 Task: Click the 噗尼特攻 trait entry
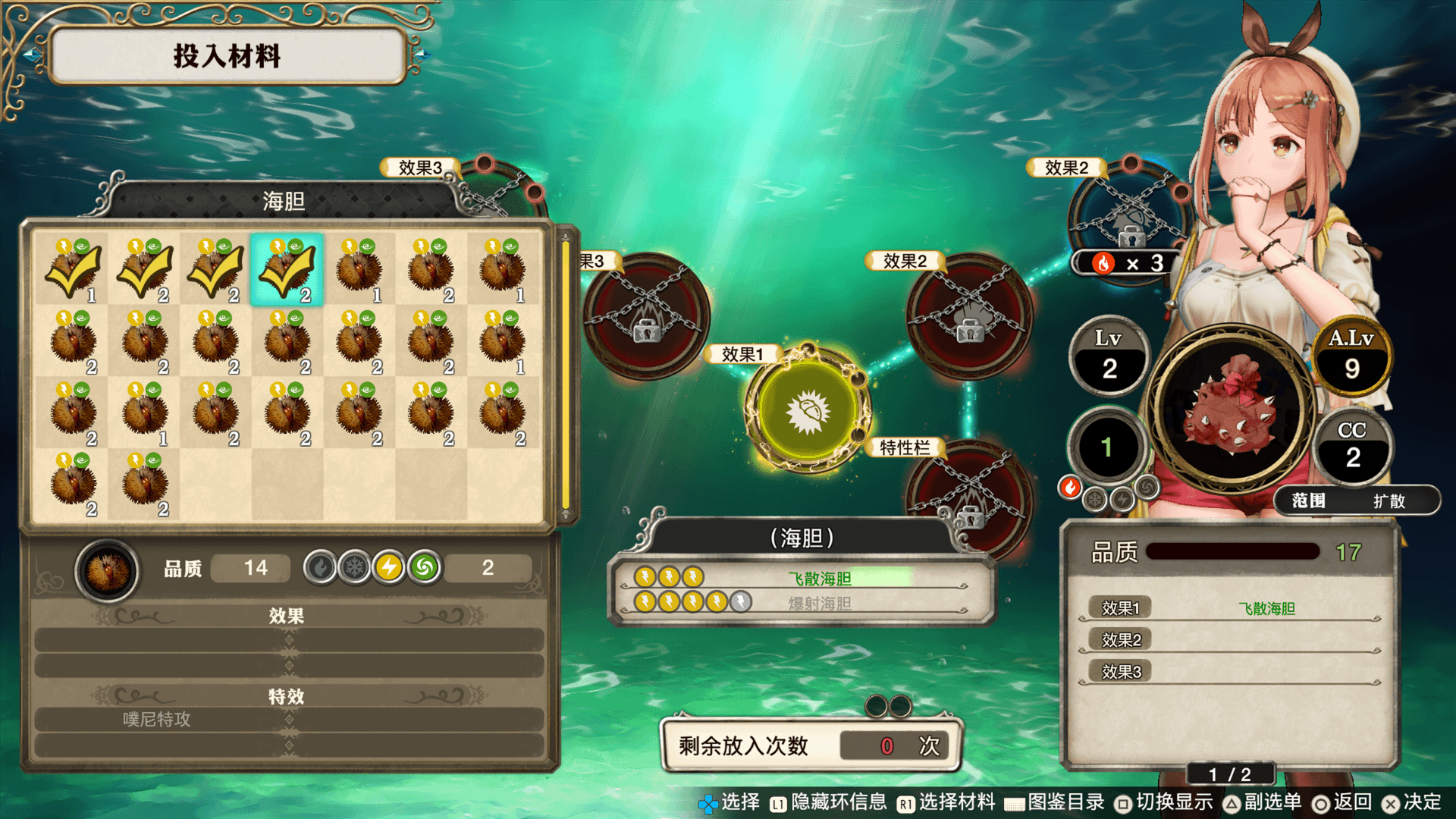[x=288, y=719]
